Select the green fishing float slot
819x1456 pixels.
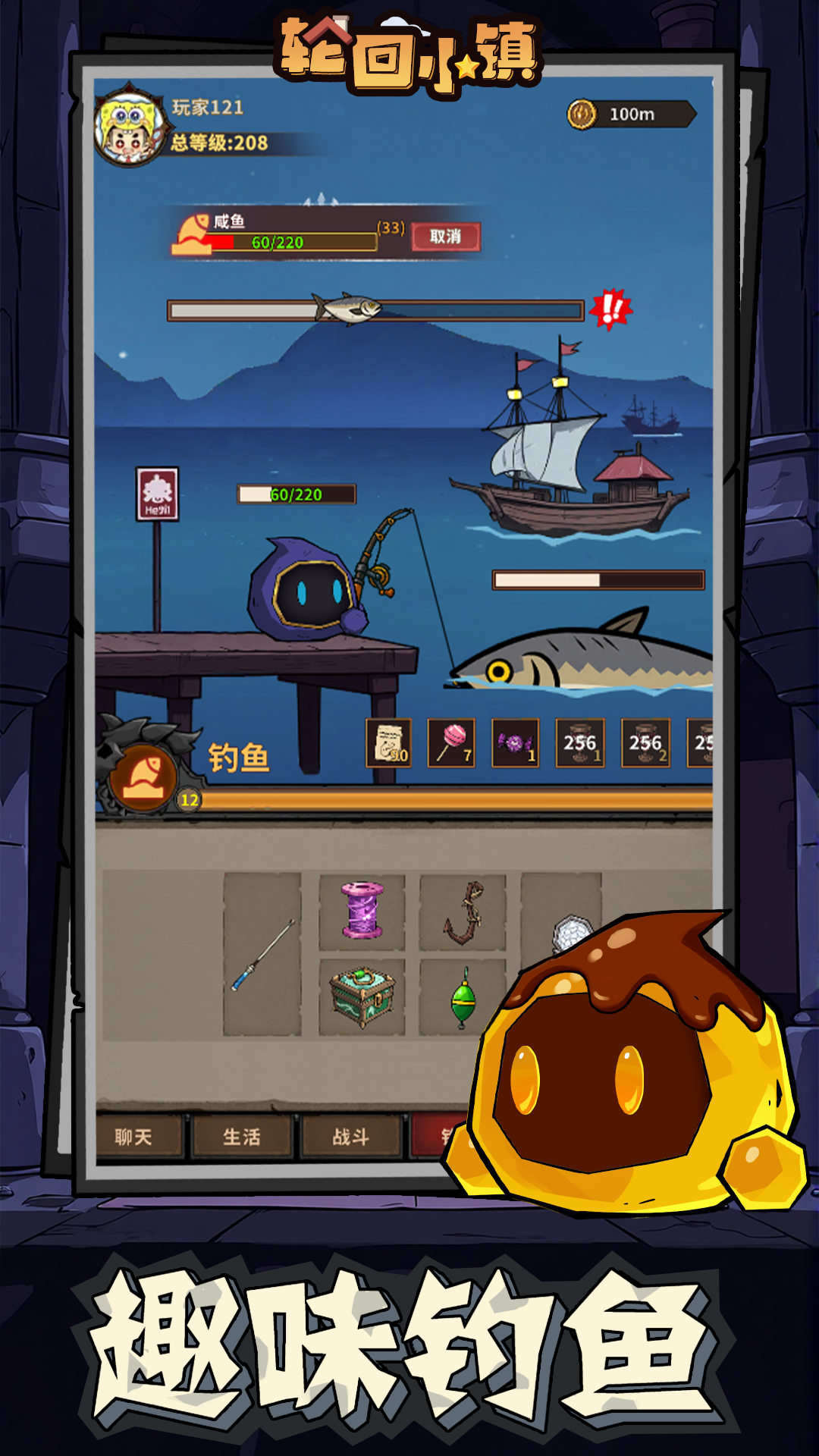pyautogui.click(x=463, y=998)
